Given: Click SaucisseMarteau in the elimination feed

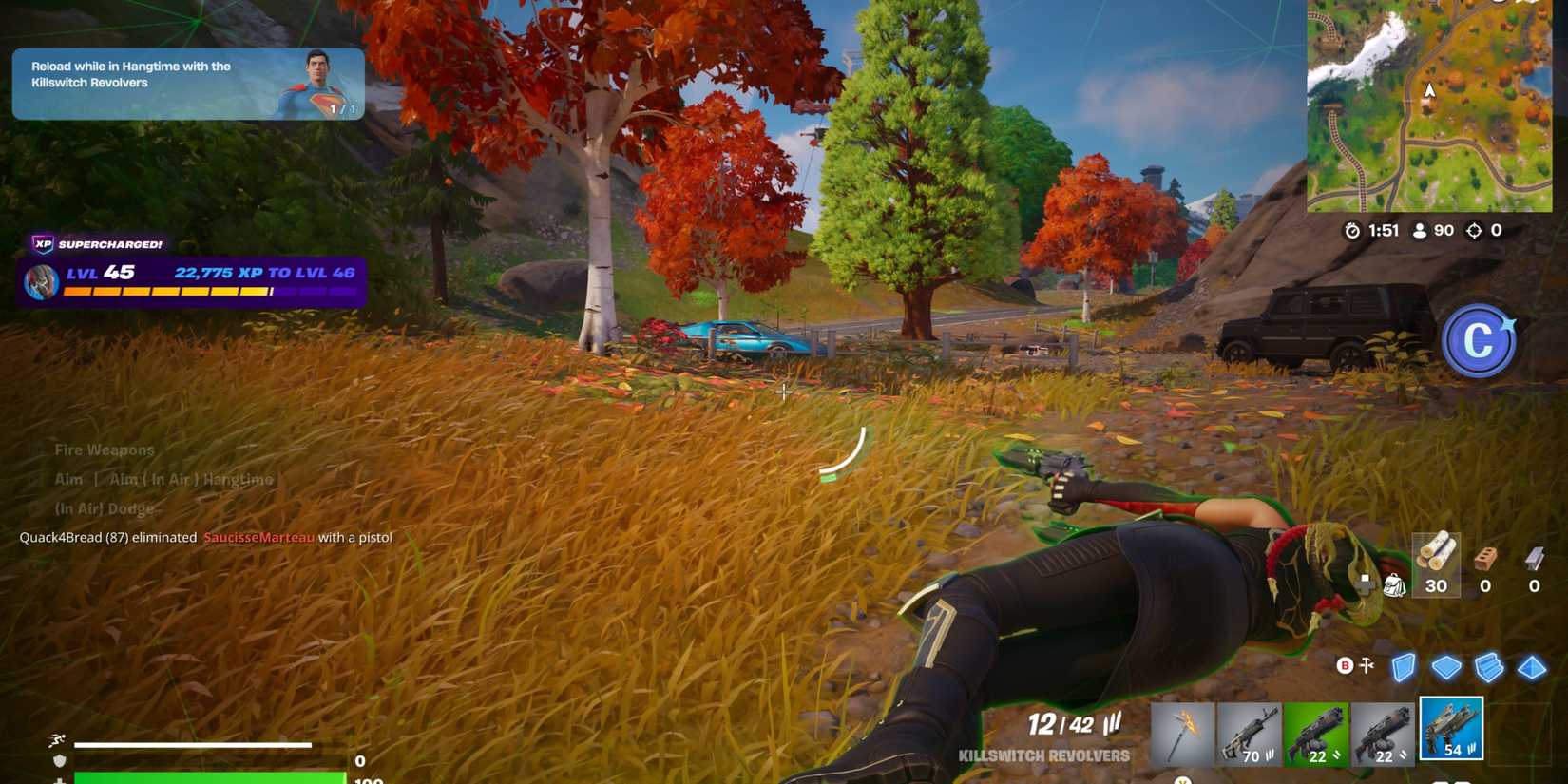Looking at the screenshot, I should [258, 537].
